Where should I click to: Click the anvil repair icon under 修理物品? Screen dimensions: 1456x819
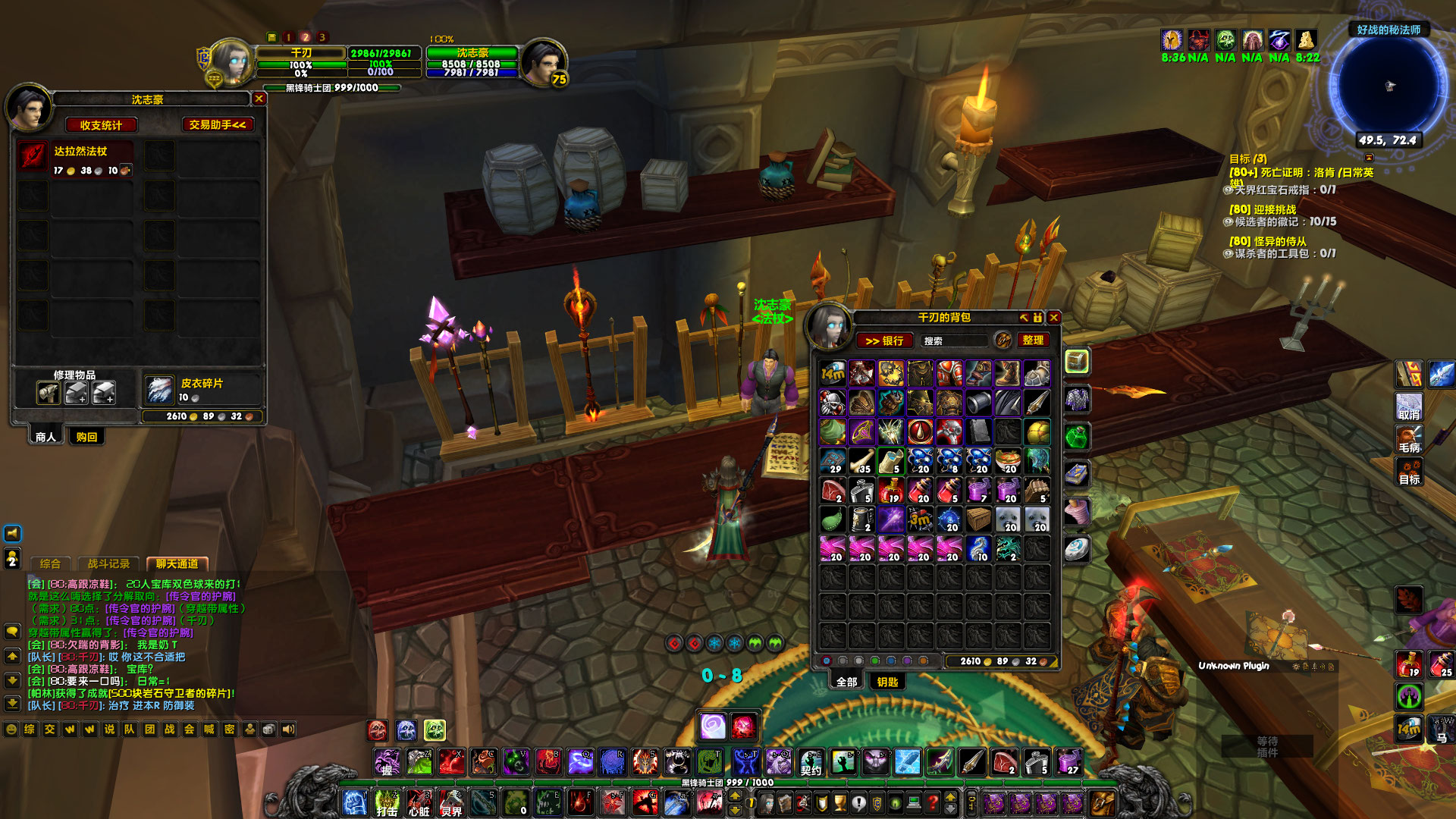(49, 393)
